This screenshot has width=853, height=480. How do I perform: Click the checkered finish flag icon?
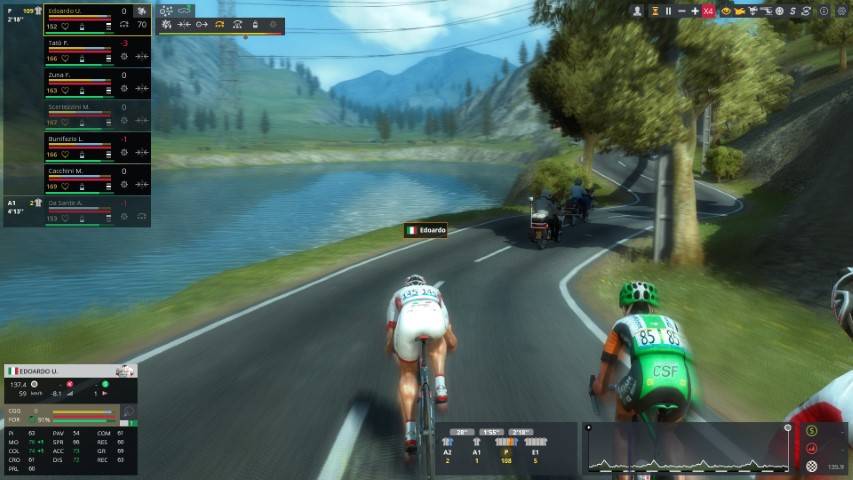point(812,466)
